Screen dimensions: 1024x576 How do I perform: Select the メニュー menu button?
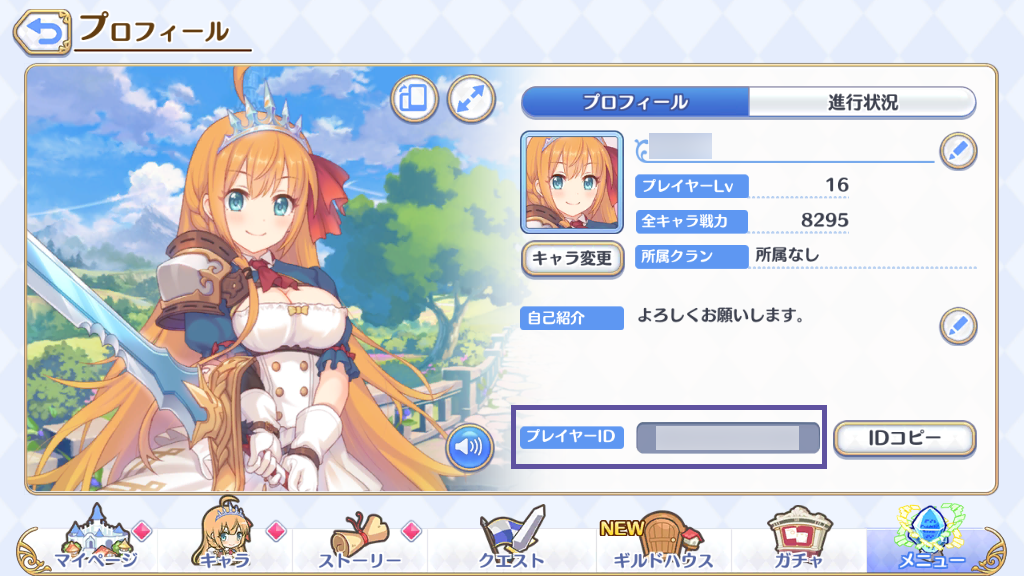click(x=930, y=545)
